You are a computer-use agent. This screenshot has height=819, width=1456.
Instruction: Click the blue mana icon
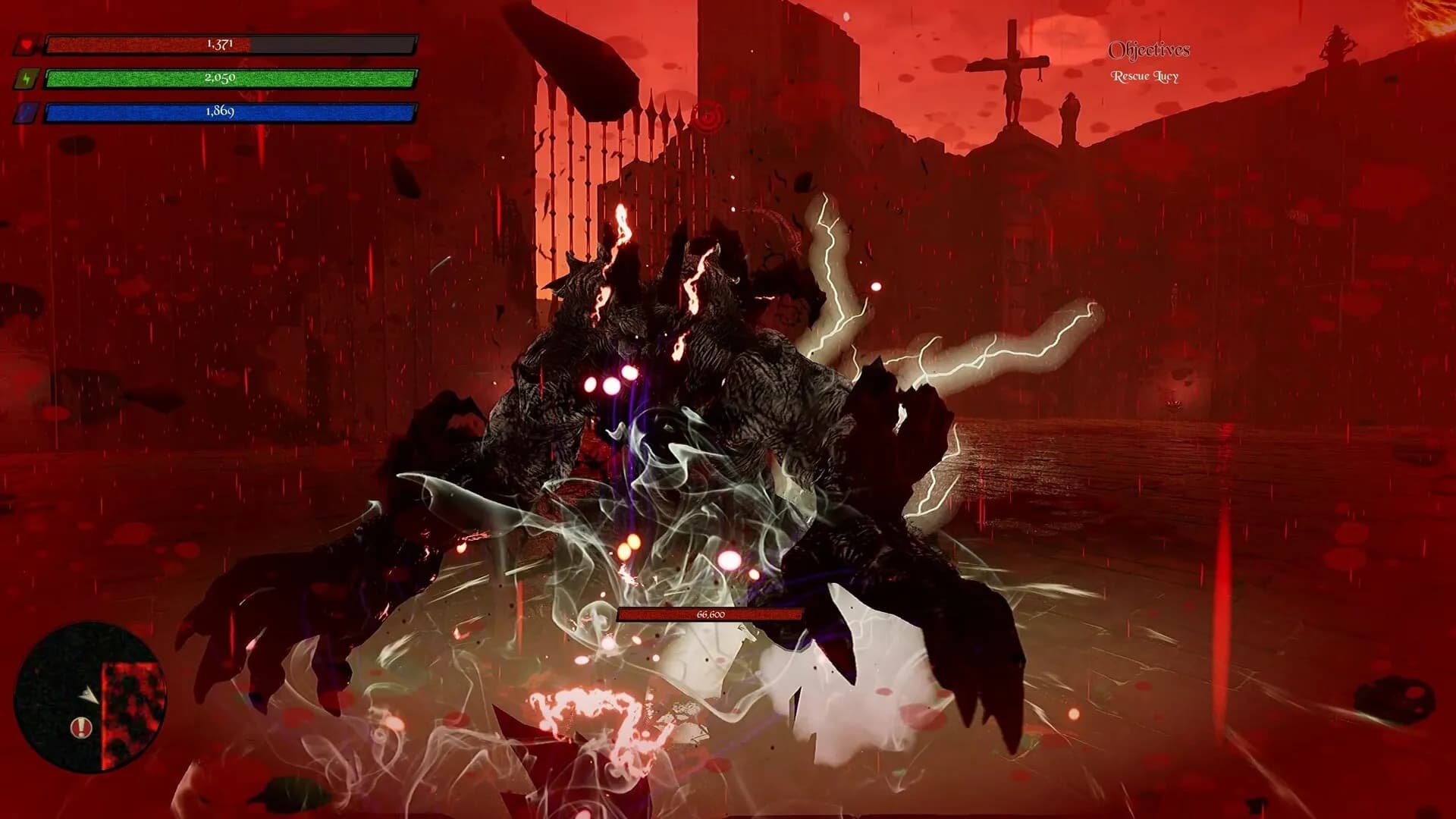tap(27, 113)
